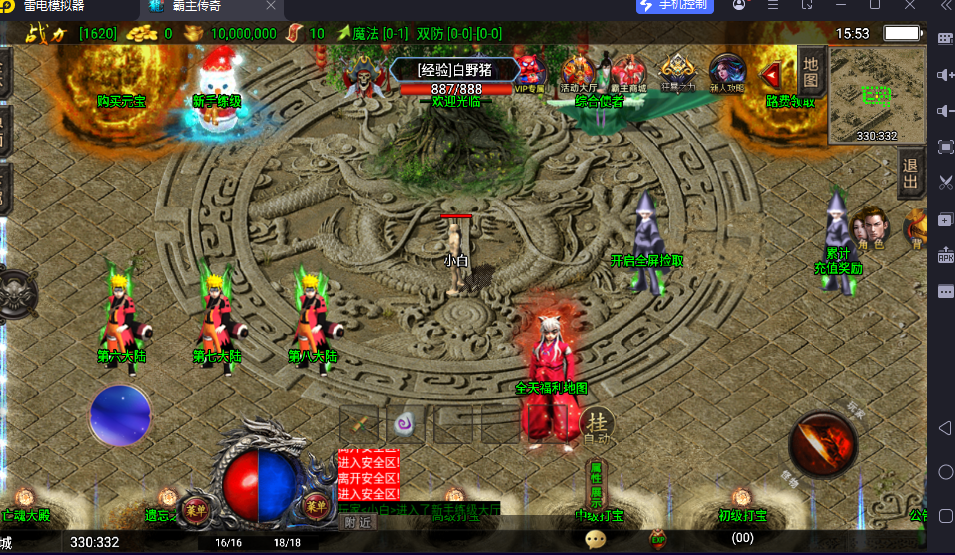Open the 霸主商城 shop
Viewport: 955px width, 555px height.
click(629, 73)
